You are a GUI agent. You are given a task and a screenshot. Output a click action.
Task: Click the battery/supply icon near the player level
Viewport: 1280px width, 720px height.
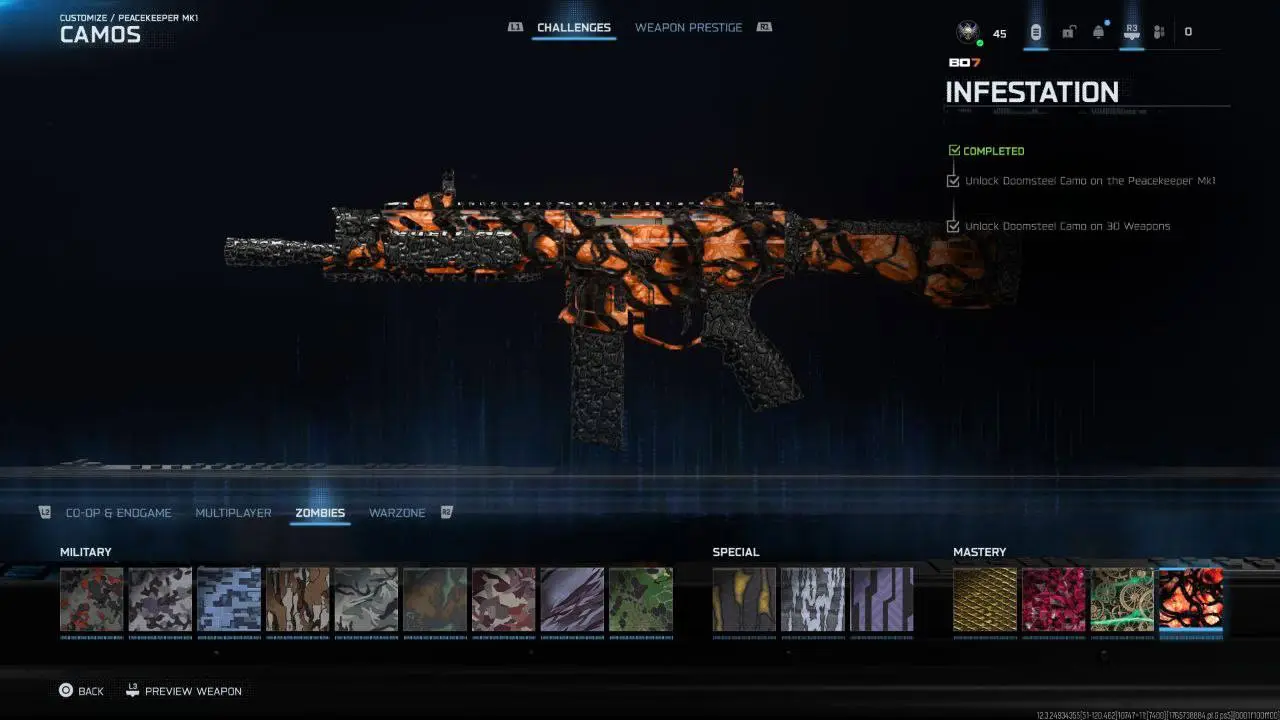coord(1036,31)
